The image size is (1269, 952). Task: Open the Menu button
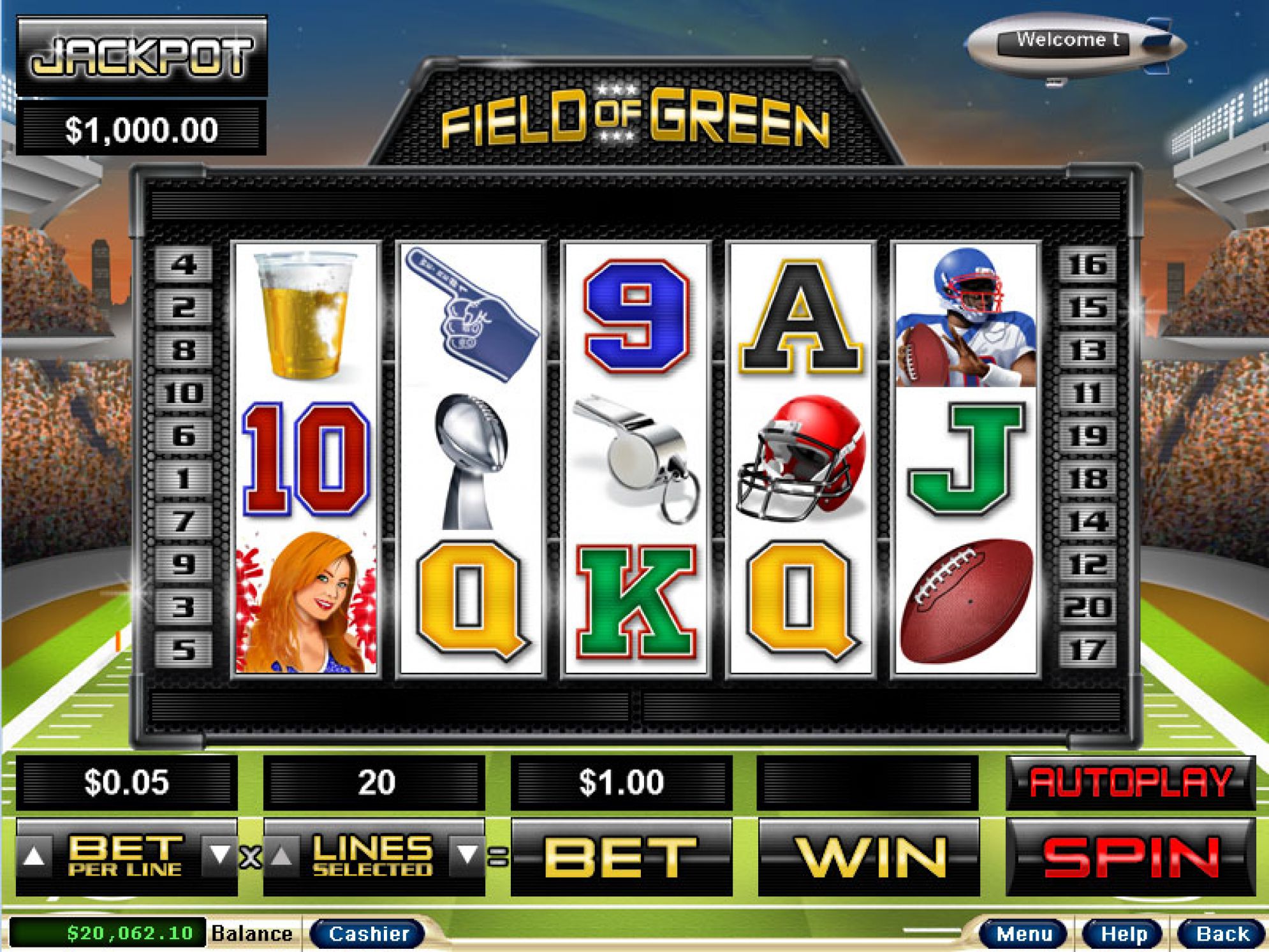[1024, 934]
